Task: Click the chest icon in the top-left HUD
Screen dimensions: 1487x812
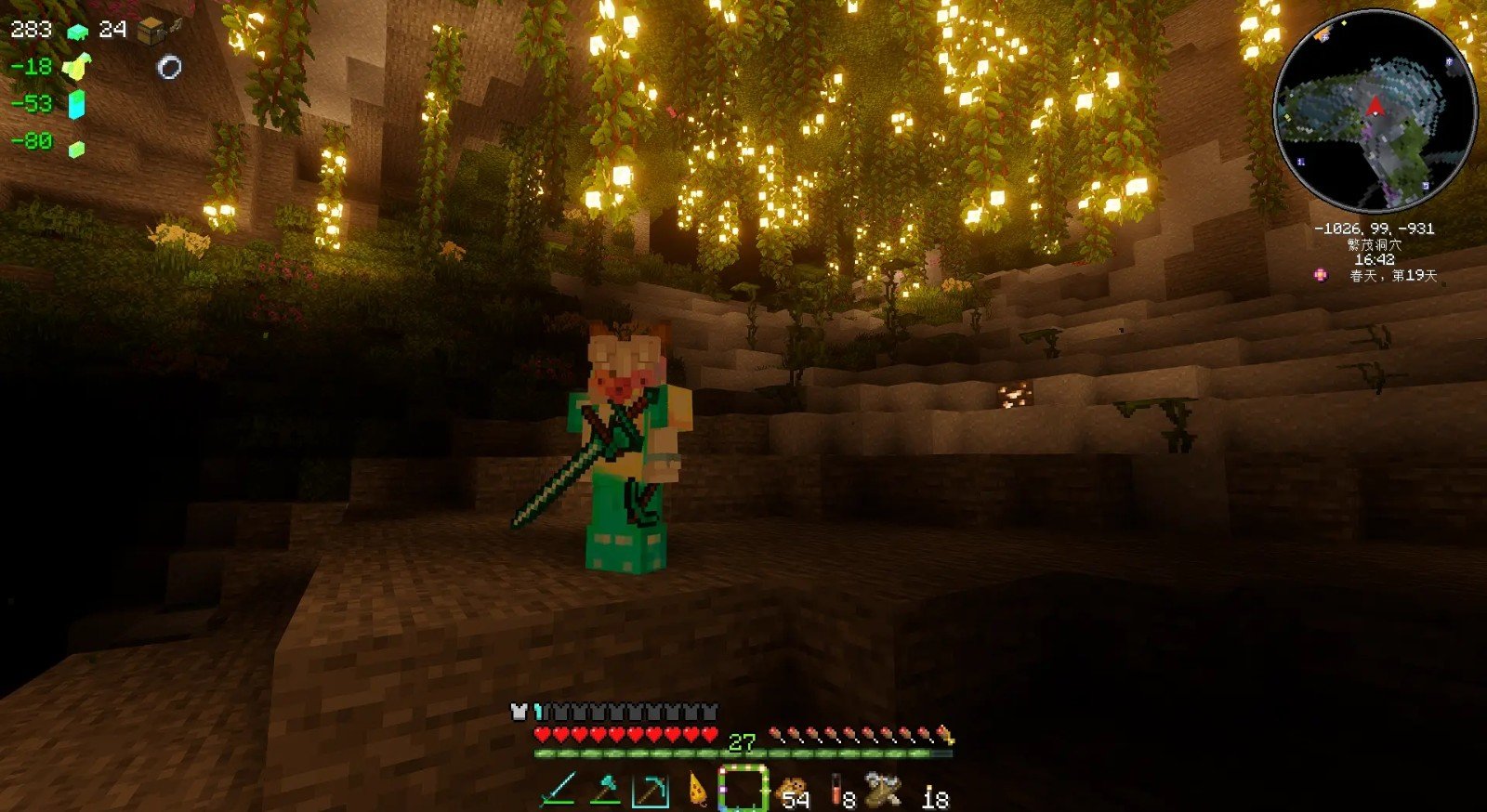Action: coord(151,31)
